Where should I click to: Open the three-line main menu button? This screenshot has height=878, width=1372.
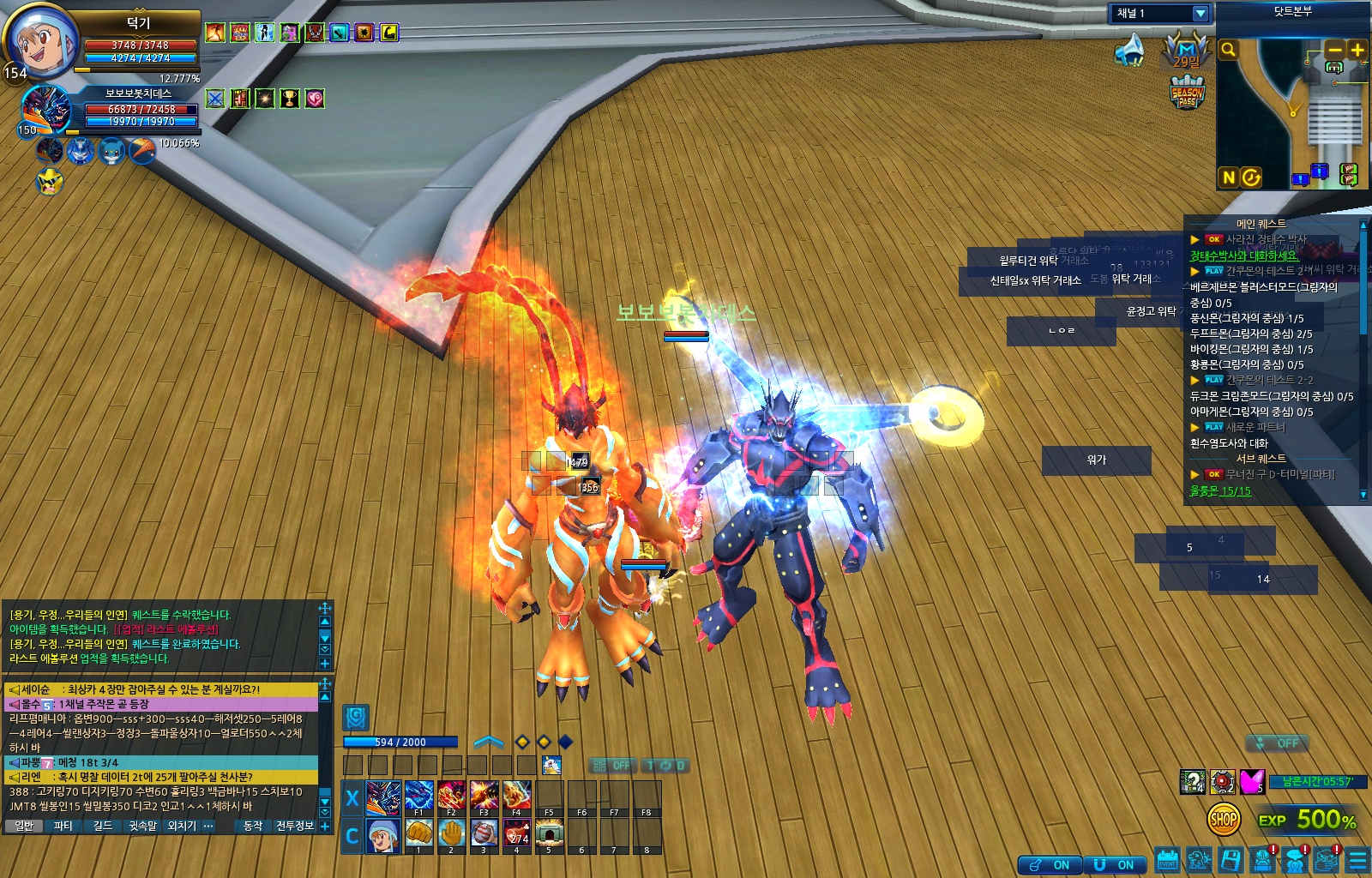point(1357,860)
